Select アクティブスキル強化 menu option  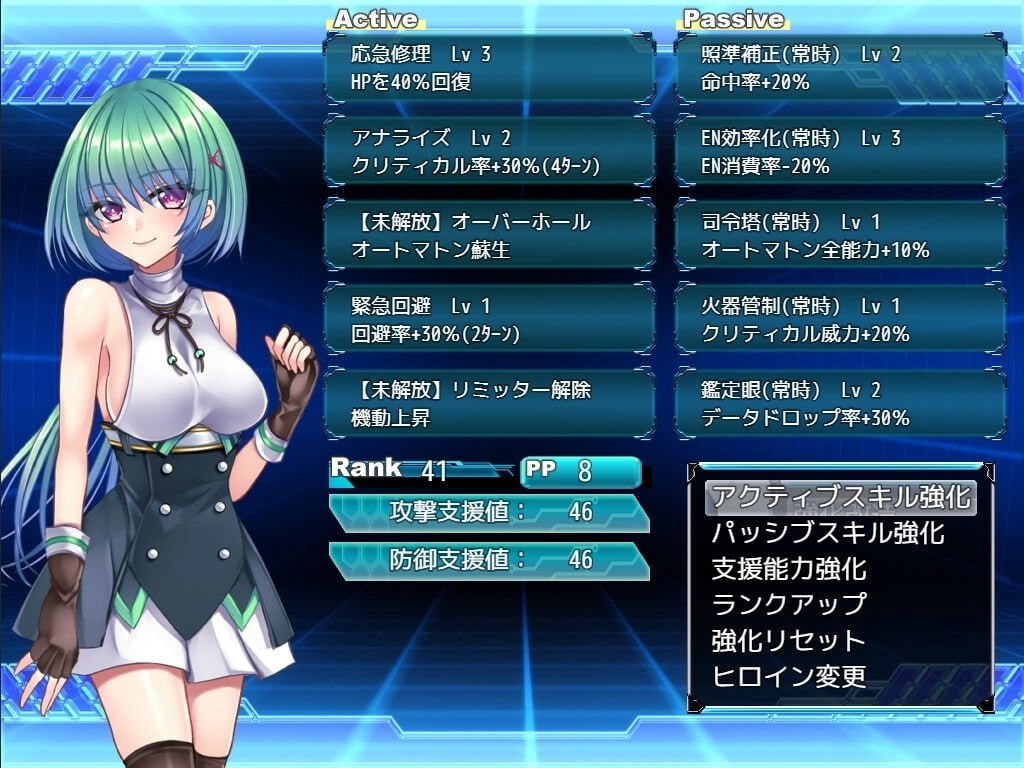[x=840, y=497]
